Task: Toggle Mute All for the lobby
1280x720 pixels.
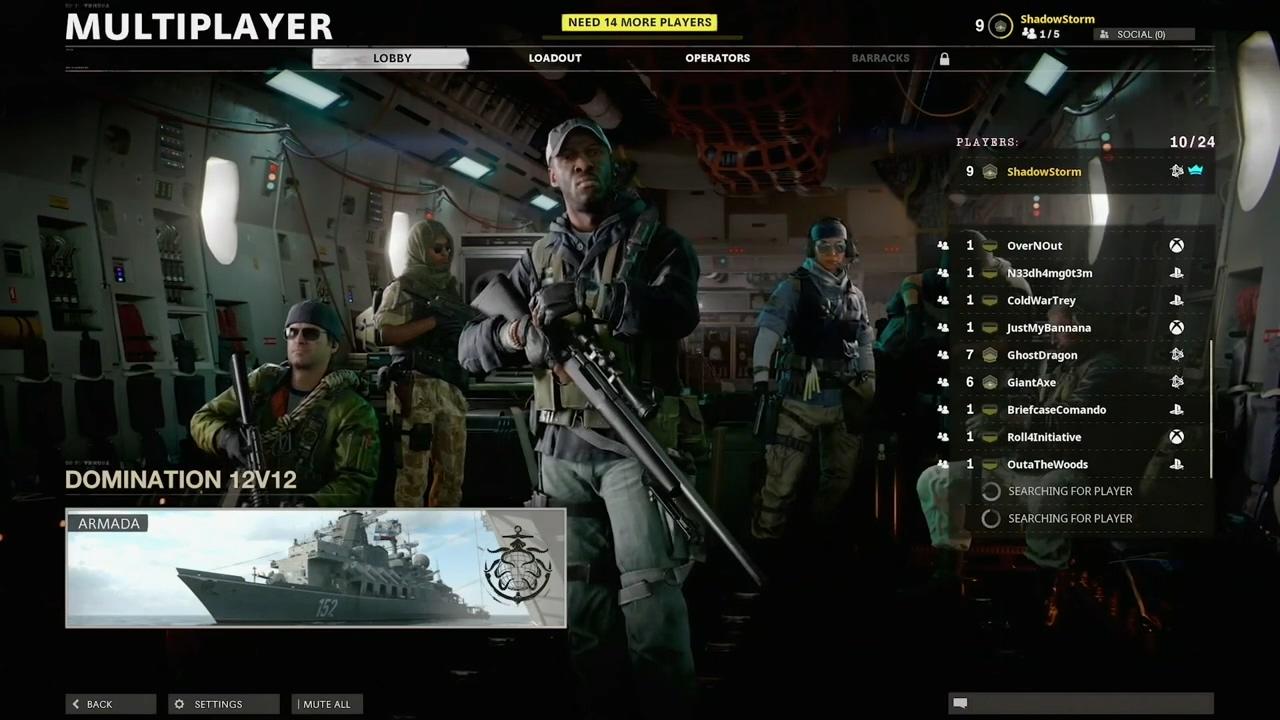Action: click(325, 704)
